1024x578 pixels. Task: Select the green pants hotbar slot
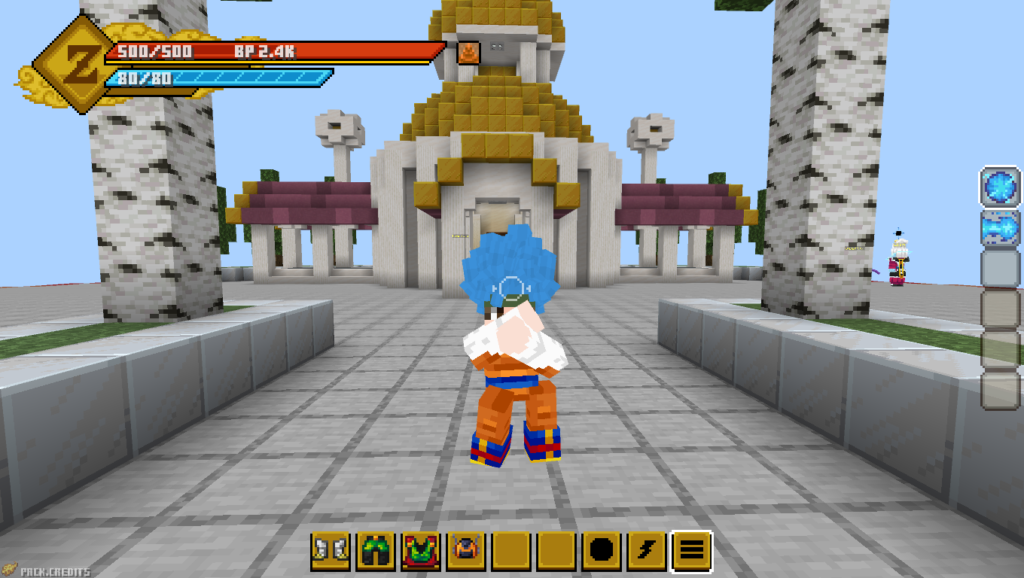375,551
